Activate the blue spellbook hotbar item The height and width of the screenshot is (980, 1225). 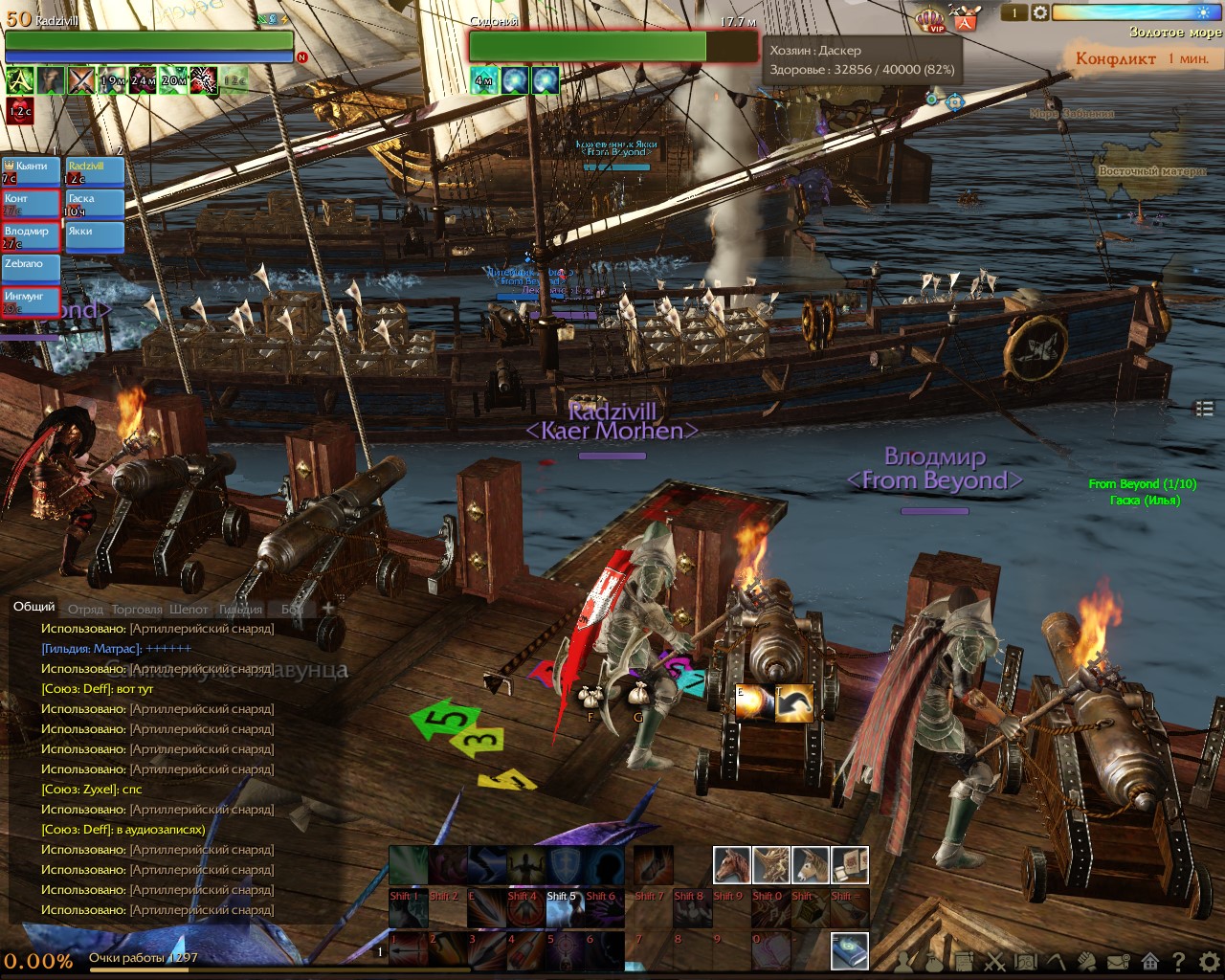pos(849,949)
